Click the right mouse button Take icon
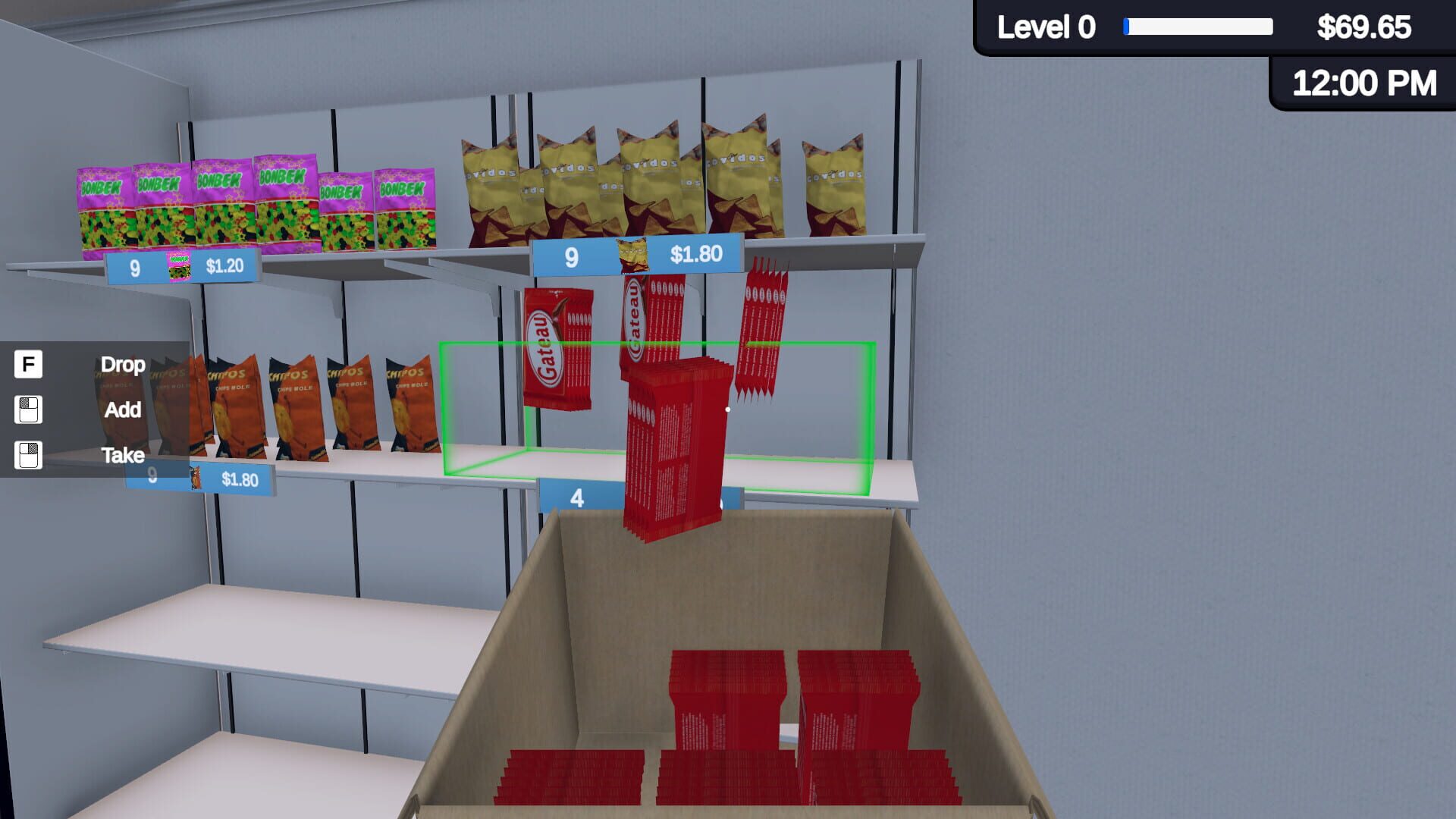Screen dimensions: 1456x819 (x=27, y=456)
